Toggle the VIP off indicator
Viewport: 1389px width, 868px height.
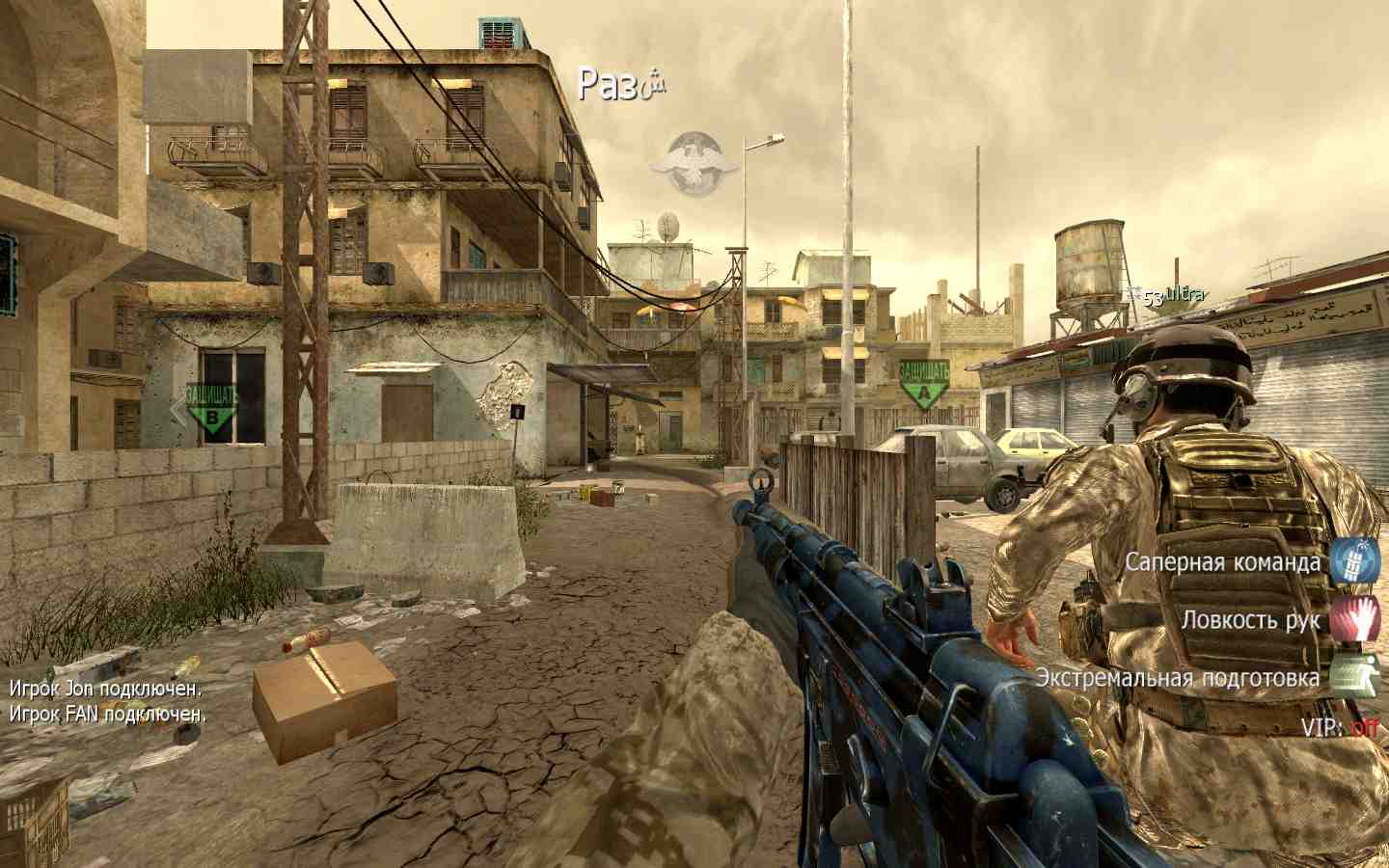click(x=1364, y=727)
